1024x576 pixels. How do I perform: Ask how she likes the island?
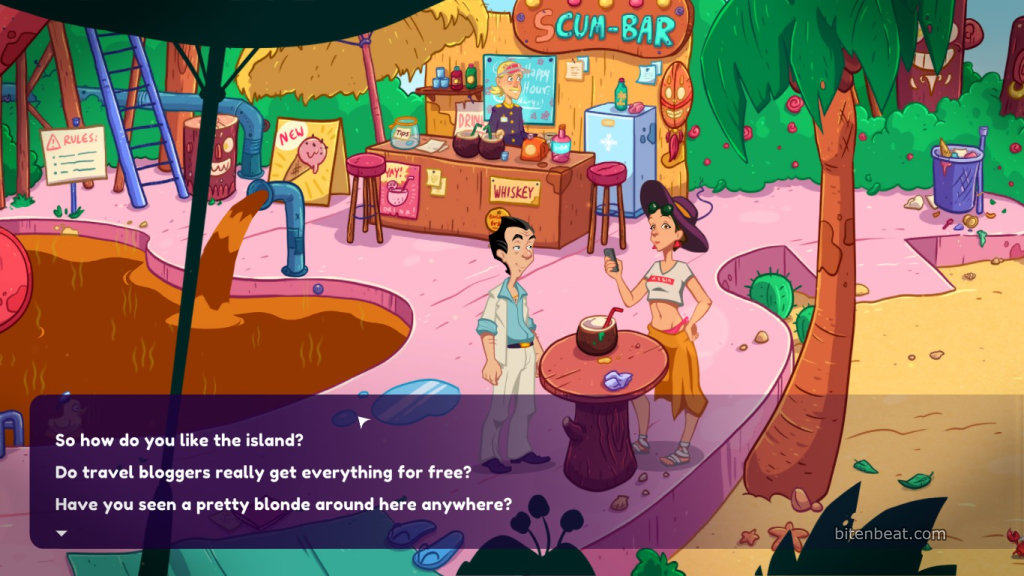(179, 439)
